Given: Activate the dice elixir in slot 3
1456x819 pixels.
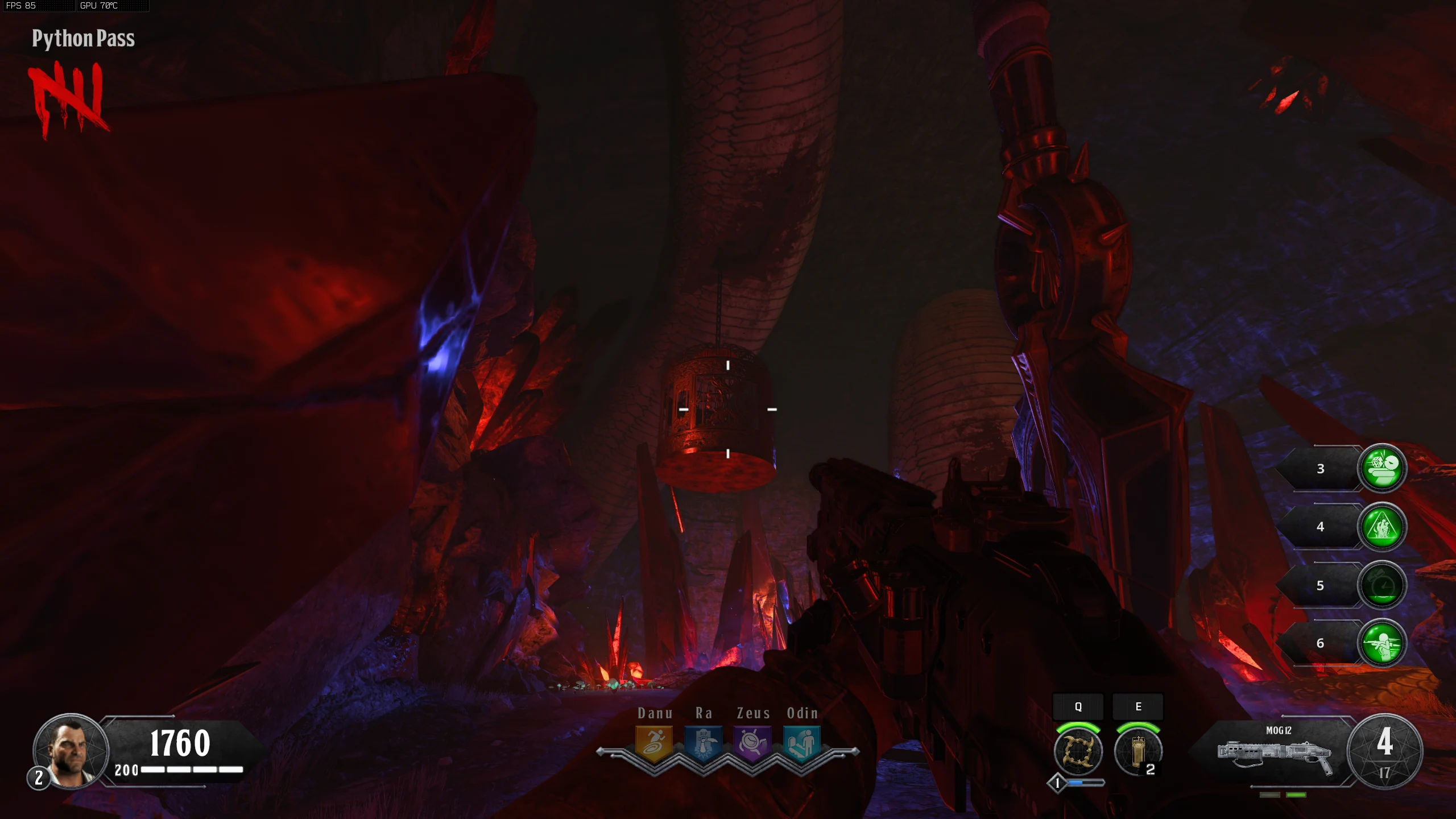Looking at the screenshot, I should pos(1382,468).
